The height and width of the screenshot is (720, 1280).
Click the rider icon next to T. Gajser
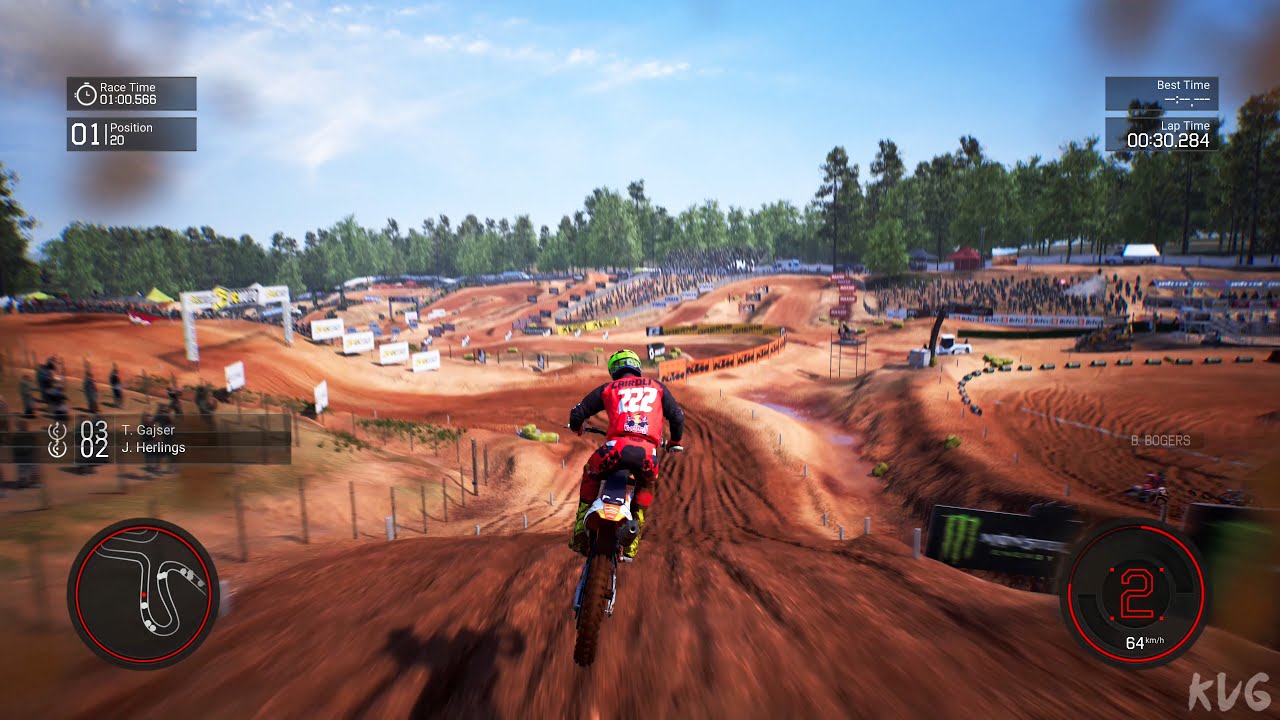click(x=57, y=430)
